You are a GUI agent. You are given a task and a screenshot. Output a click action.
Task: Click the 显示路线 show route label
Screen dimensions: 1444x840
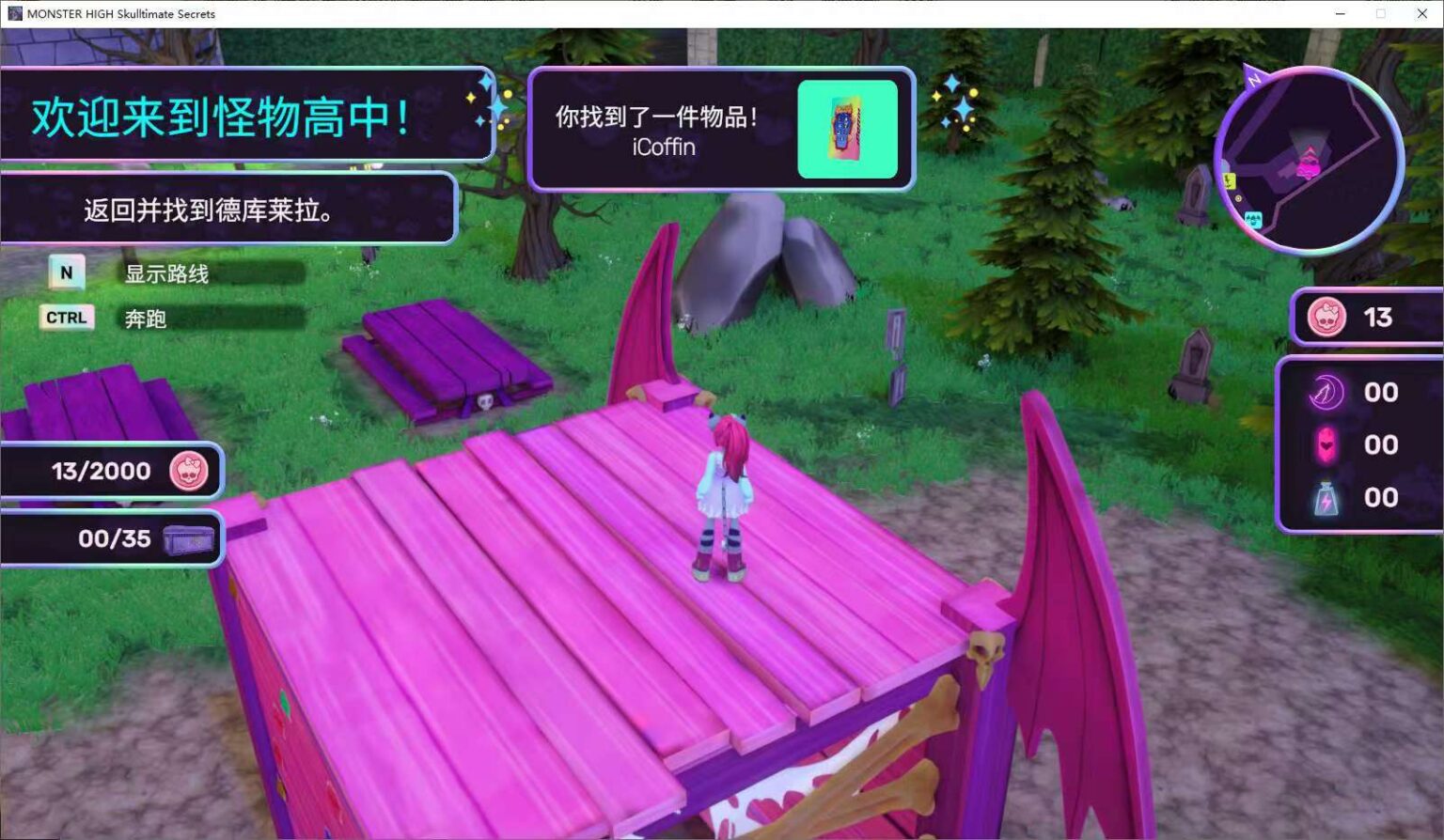(165, 274)
